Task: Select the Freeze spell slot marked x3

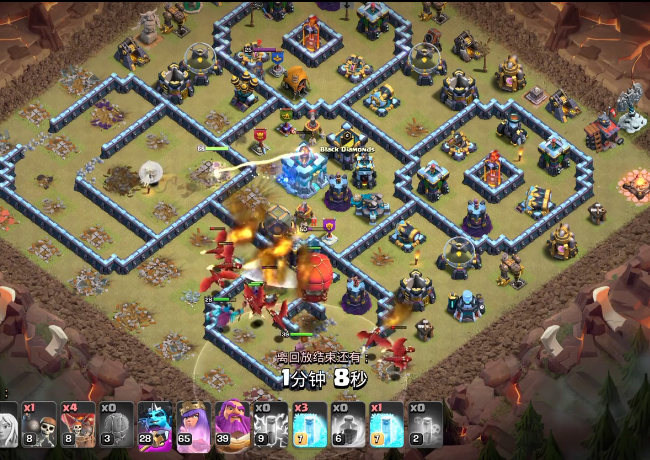Action: [309, 423]
